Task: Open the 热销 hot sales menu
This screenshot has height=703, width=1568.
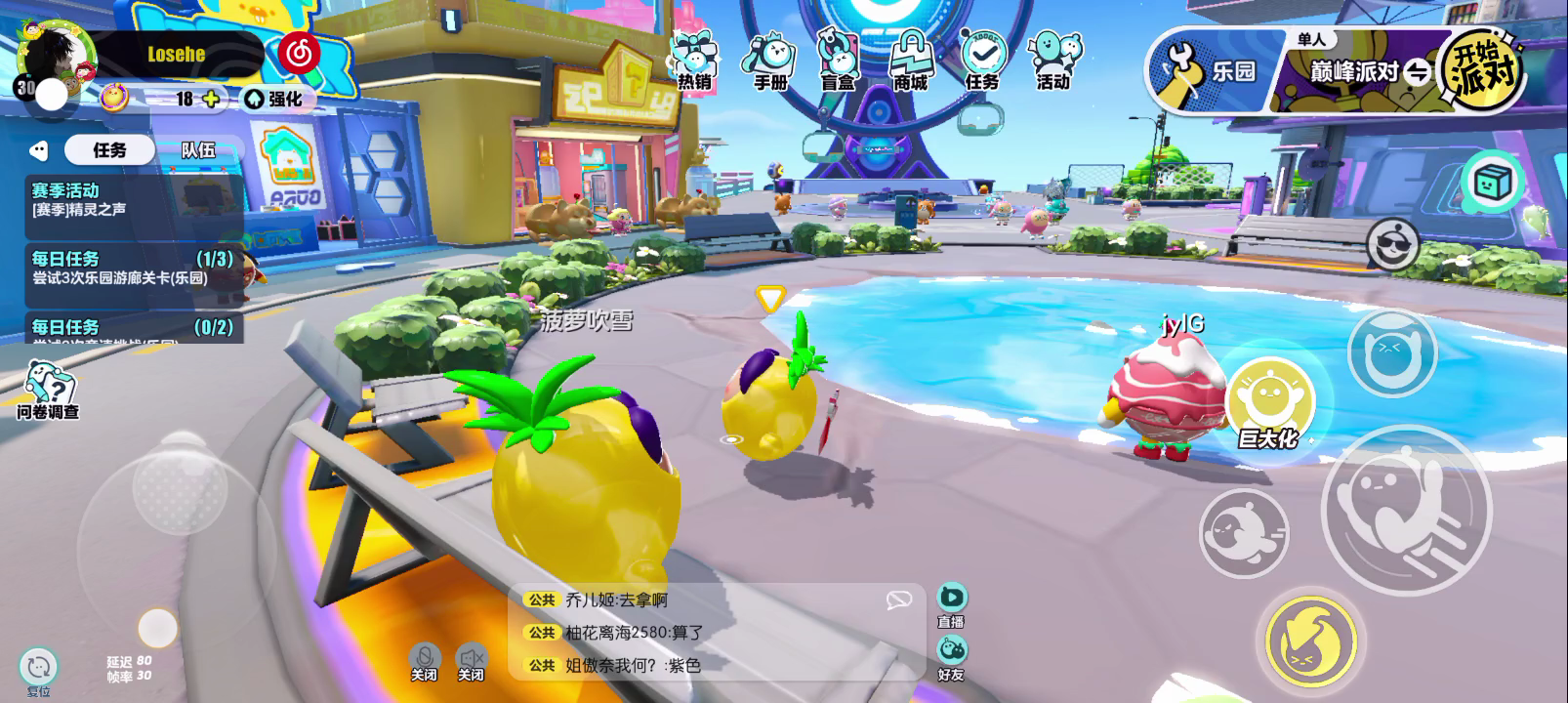Action: point(694,60)
